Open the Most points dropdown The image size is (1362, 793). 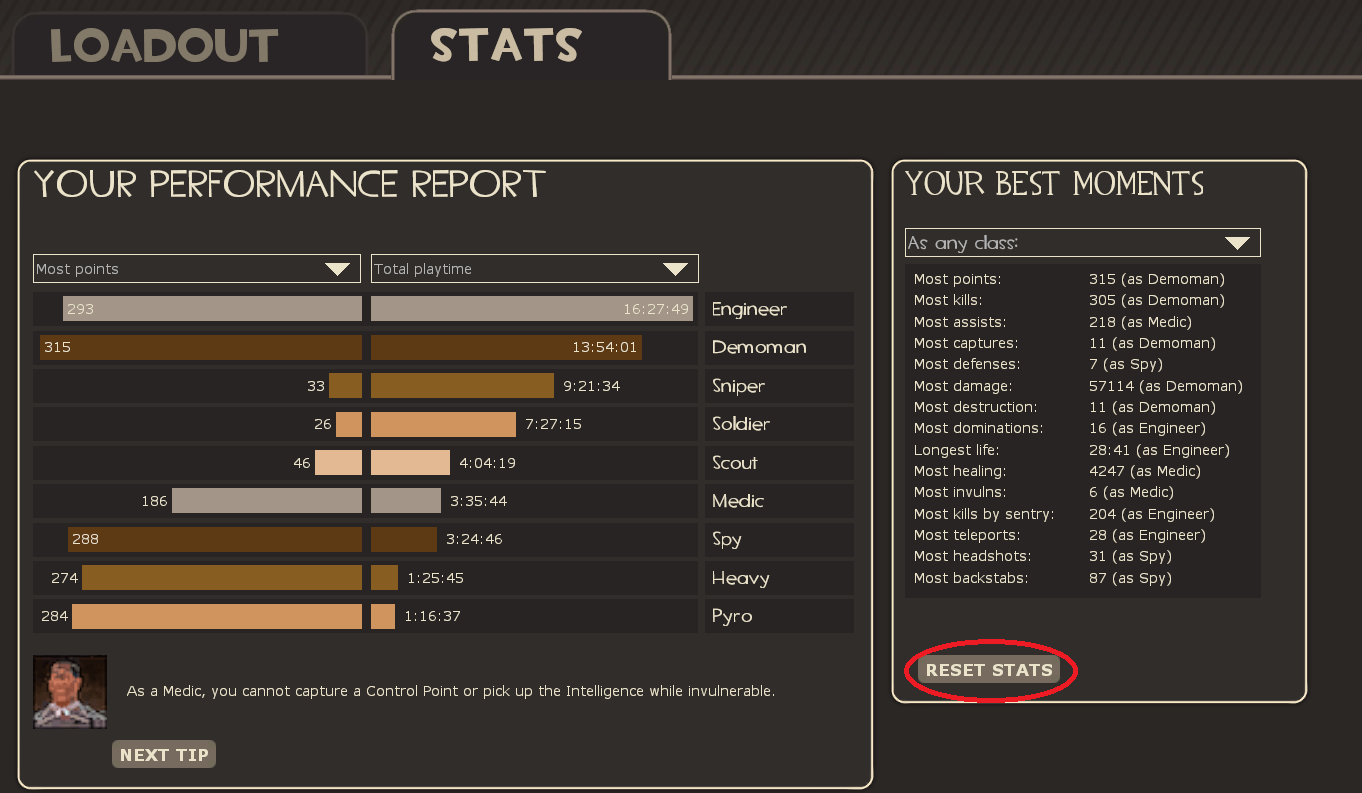point(195,268)
